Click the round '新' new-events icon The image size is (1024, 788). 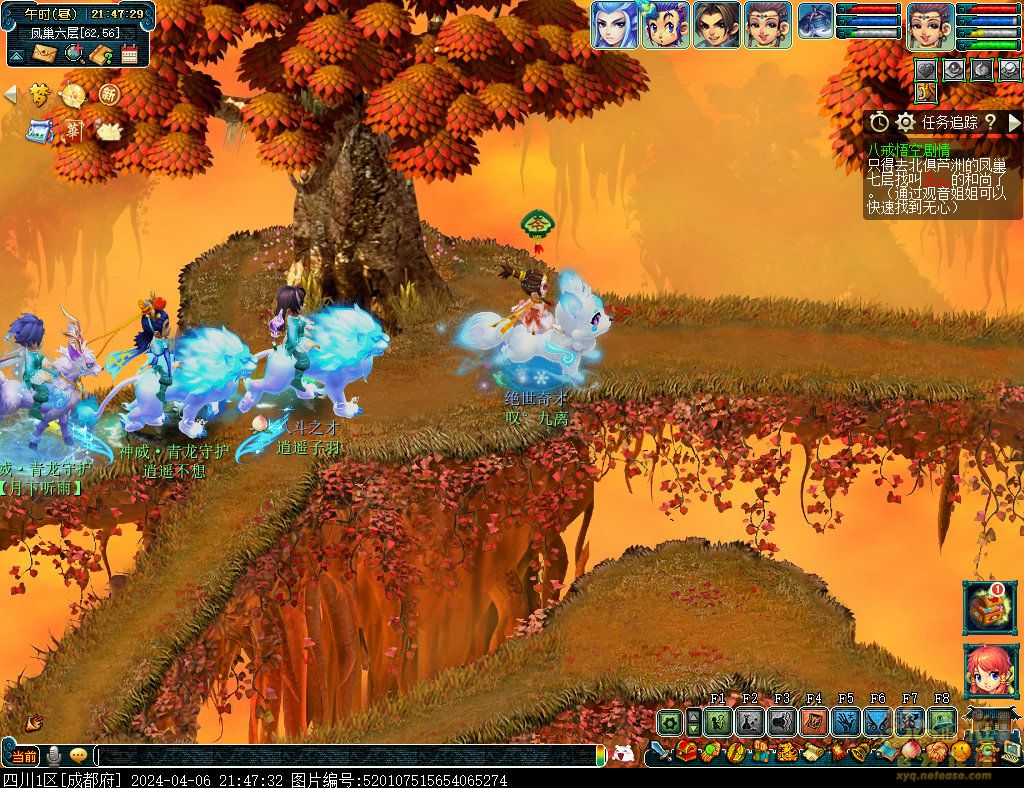pos(108,95)
